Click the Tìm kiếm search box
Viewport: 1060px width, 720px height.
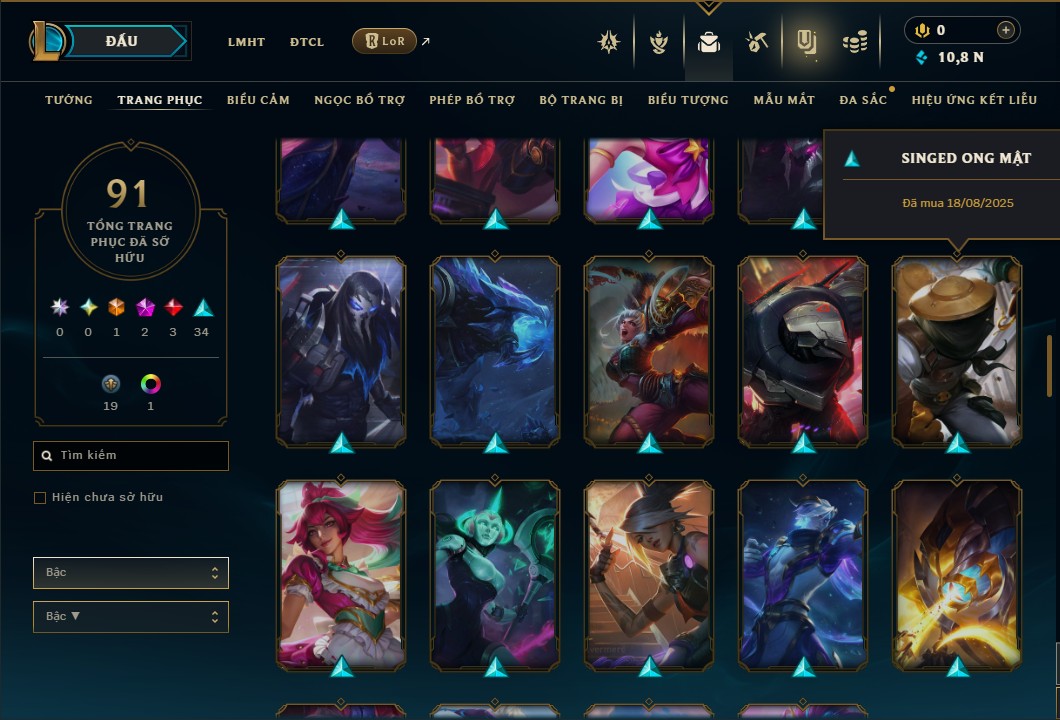point(131,456)
